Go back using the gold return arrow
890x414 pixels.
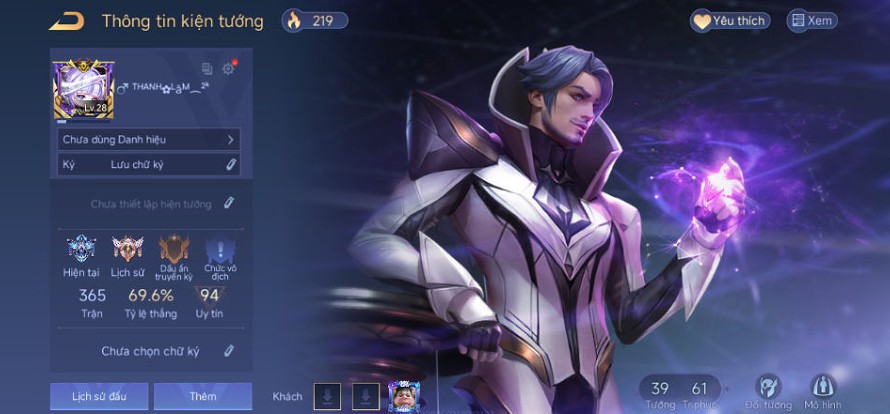(x=67, y=21)
